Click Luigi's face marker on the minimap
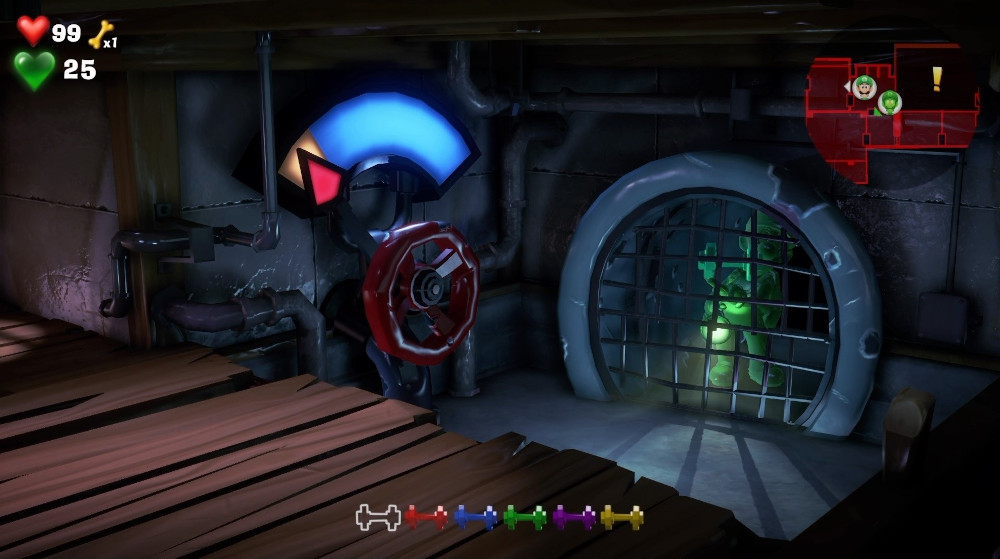 (x=865, y=87)
